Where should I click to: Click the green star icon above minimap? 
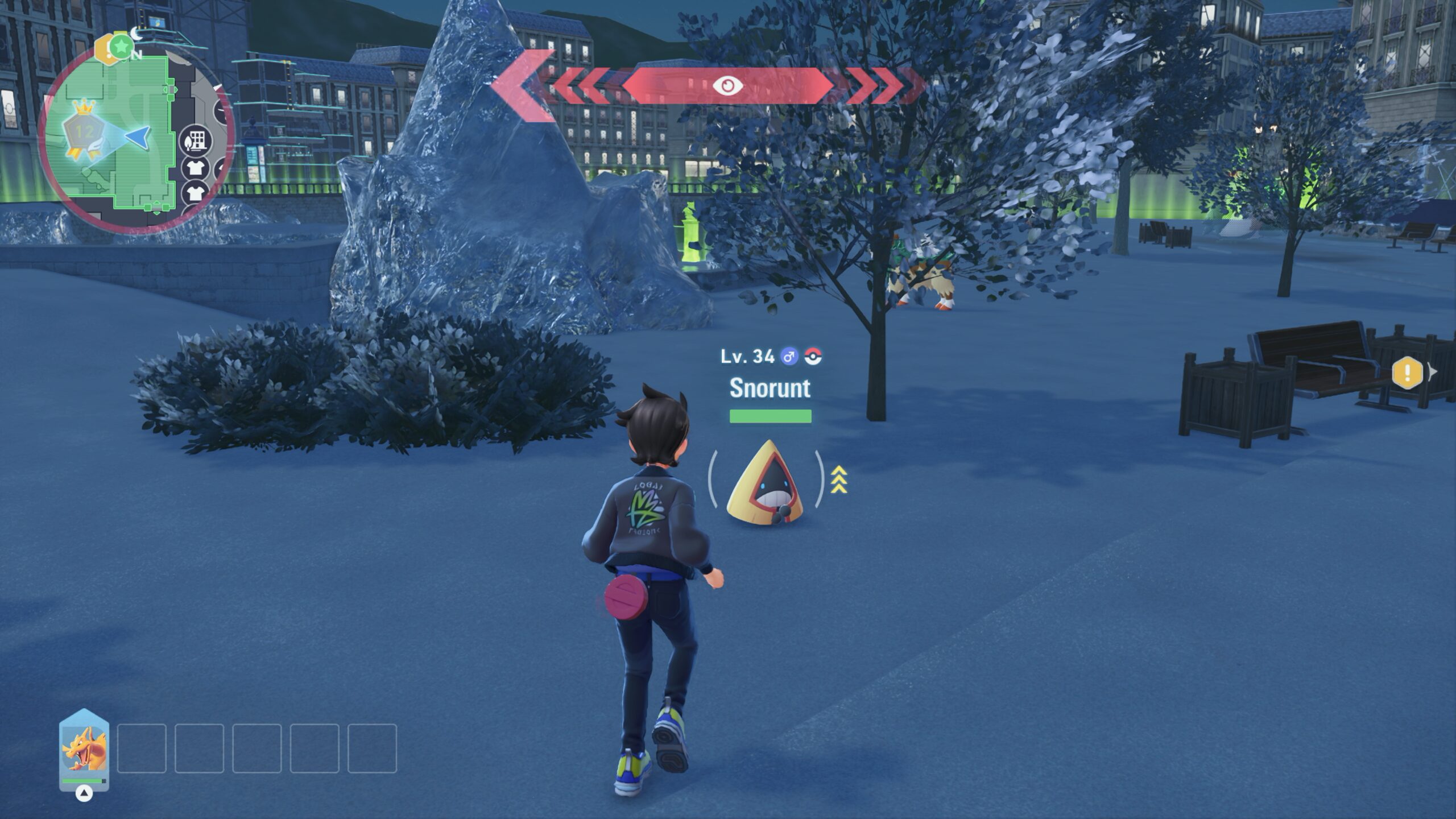tap(120, 46)
